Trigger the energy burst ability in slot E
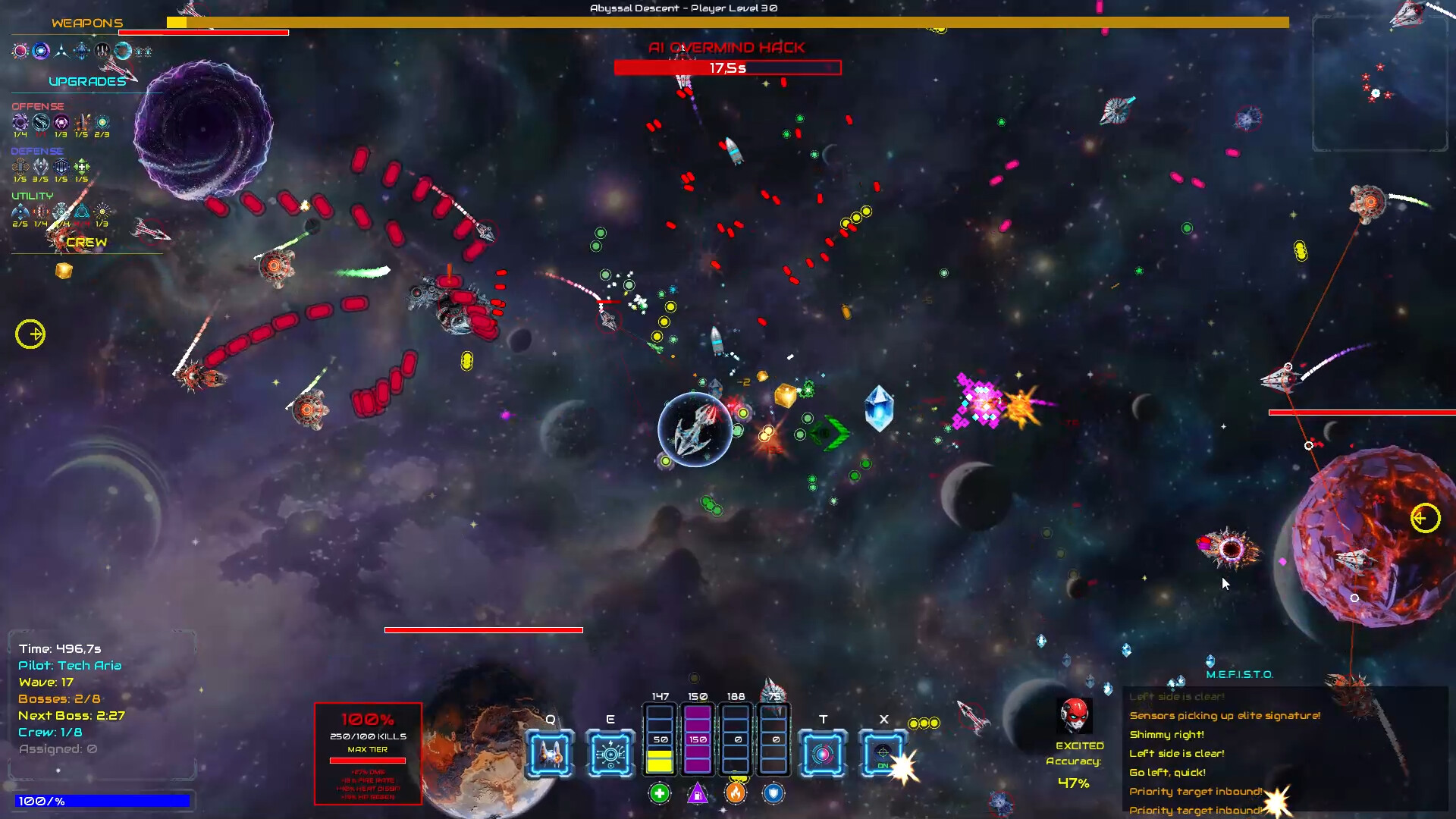1456x819 pixels. point(610,753)
